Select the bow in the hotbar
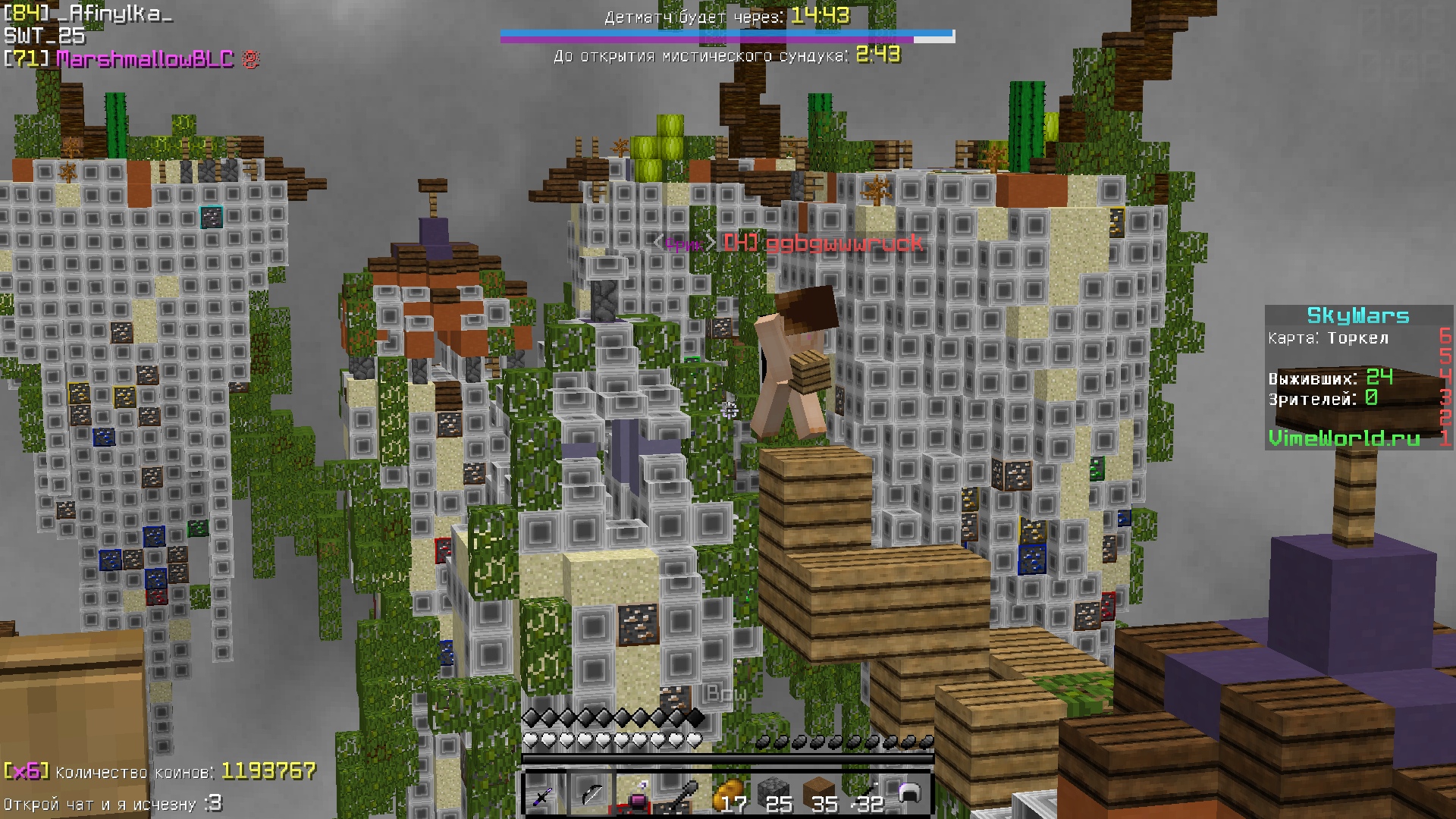Screen dimensions: 1456x819 (x=590, y=794)
